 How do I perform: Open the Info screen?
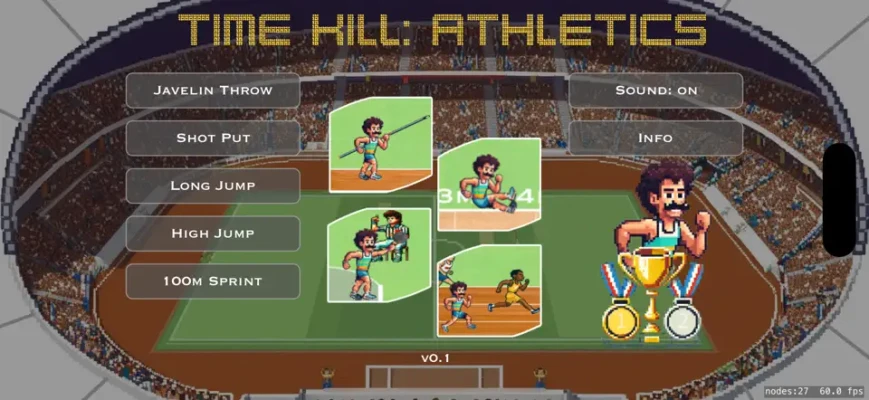[x=656, y=138]
